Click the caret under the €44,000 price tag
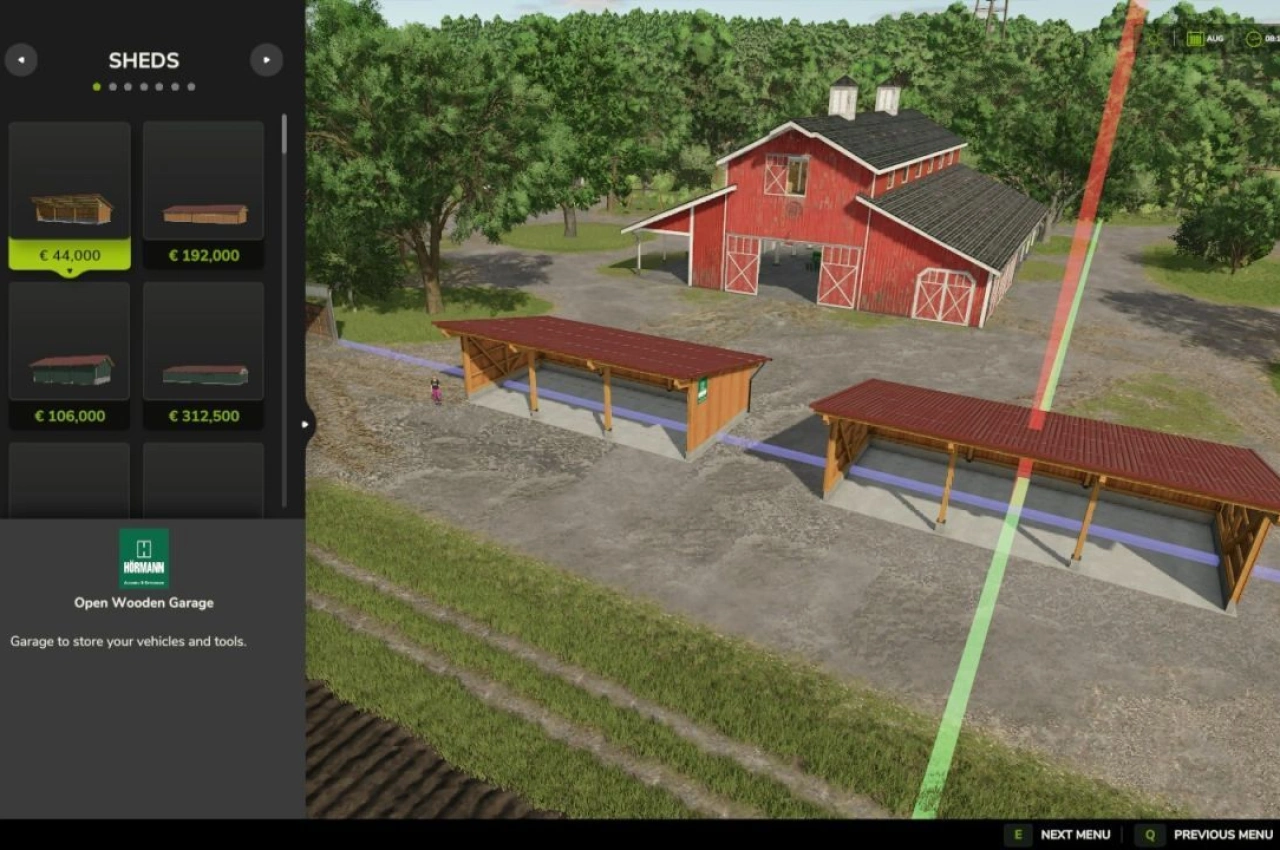 (x=68, y=270)
